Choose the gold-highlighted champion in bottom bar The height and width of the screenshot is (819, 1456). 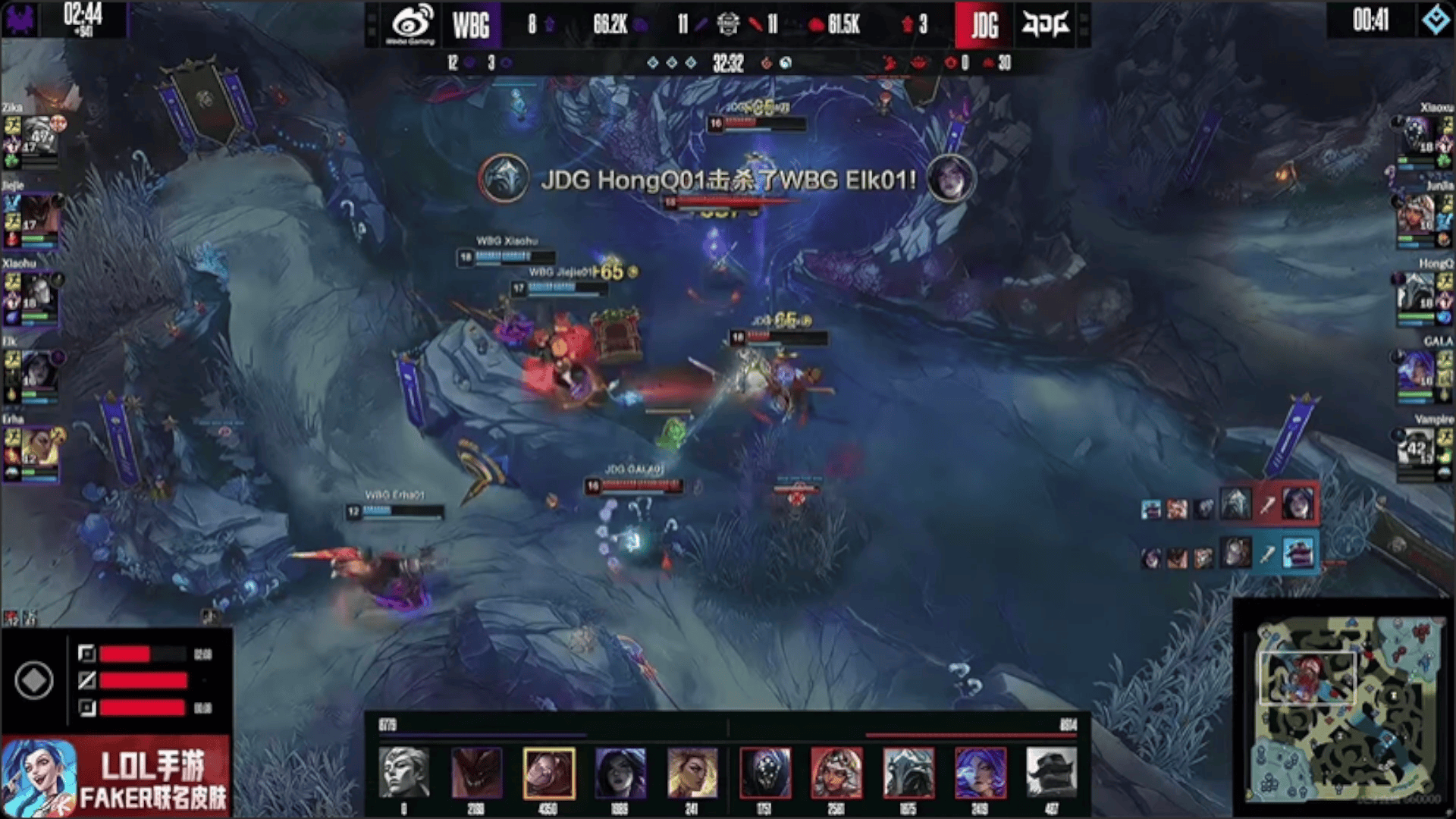point(548,773)
